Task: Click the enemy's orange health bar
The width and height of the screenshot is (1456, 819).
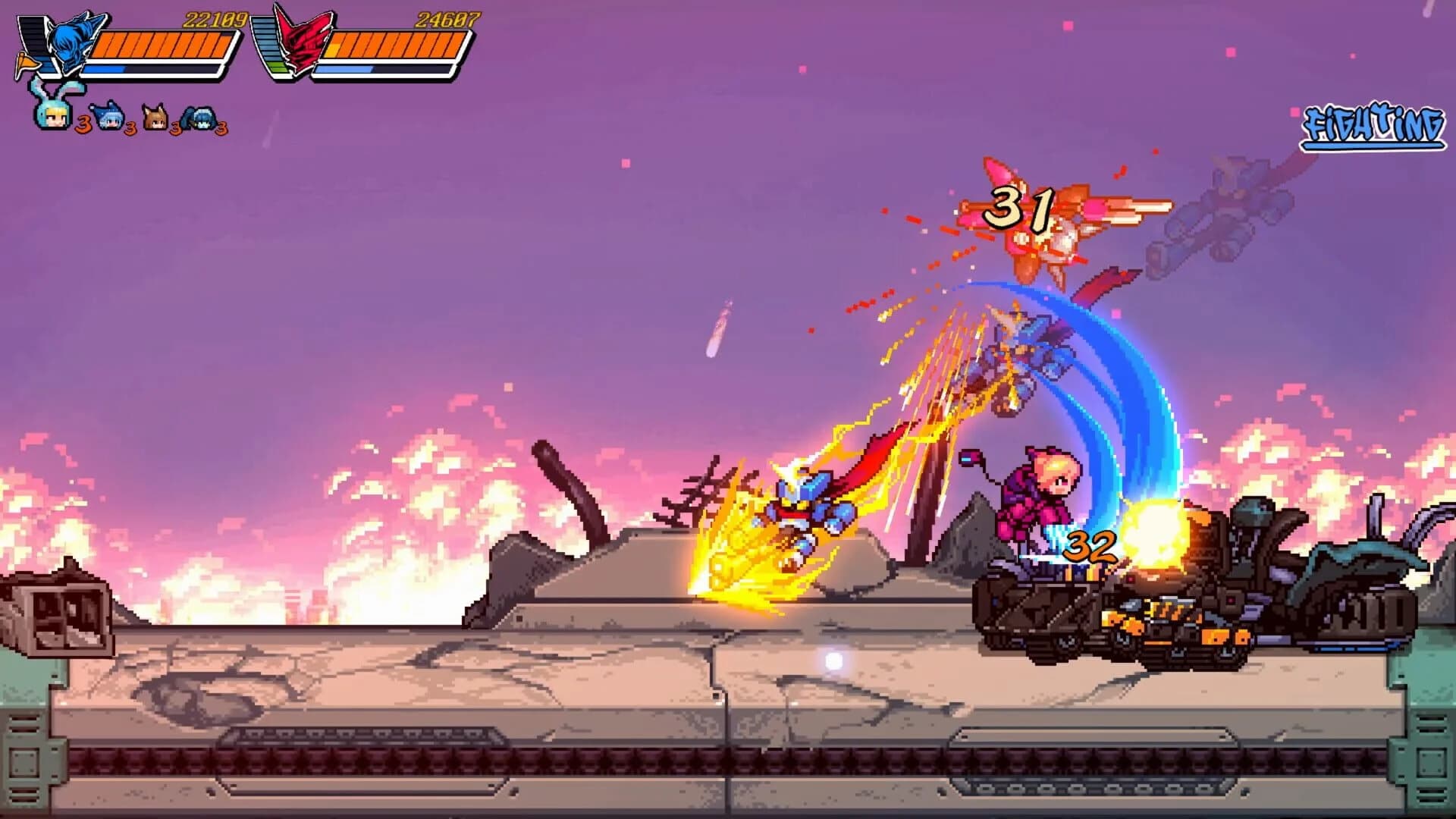Action: (395, 44)
